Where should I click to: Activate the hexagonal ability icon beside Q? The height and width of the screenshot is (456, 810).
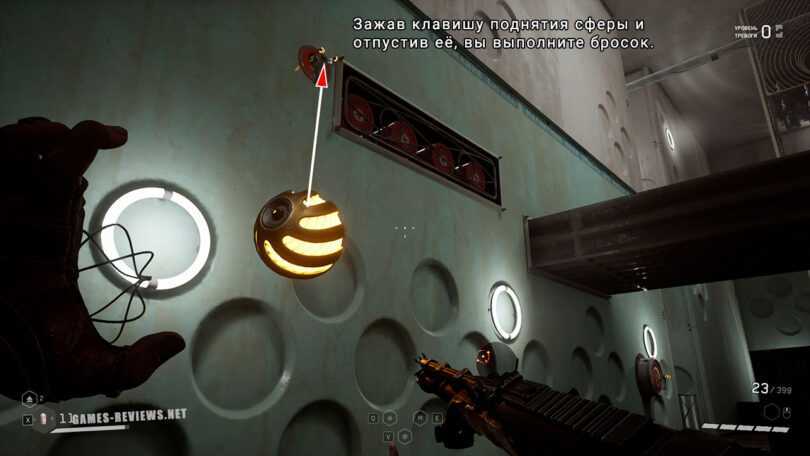[389, 418]
